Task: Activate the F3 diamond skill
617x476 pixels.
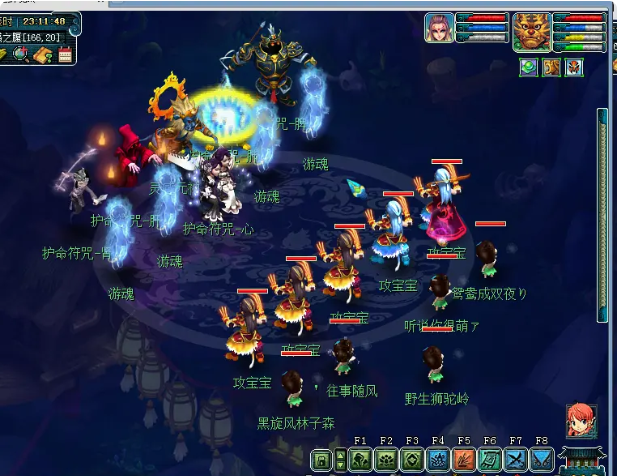Action: (411, 460)
